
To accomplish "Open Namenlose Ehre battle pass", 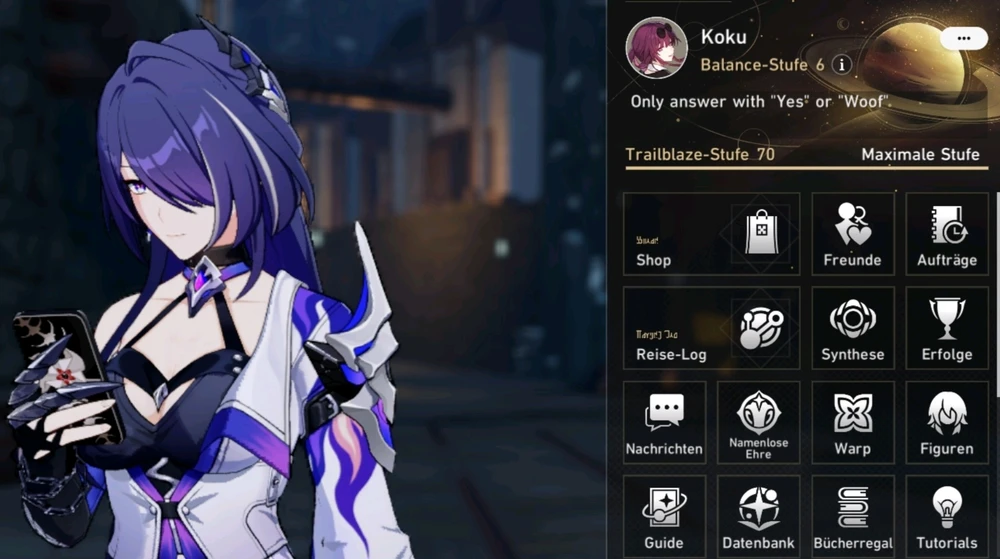I will [758, 422].
